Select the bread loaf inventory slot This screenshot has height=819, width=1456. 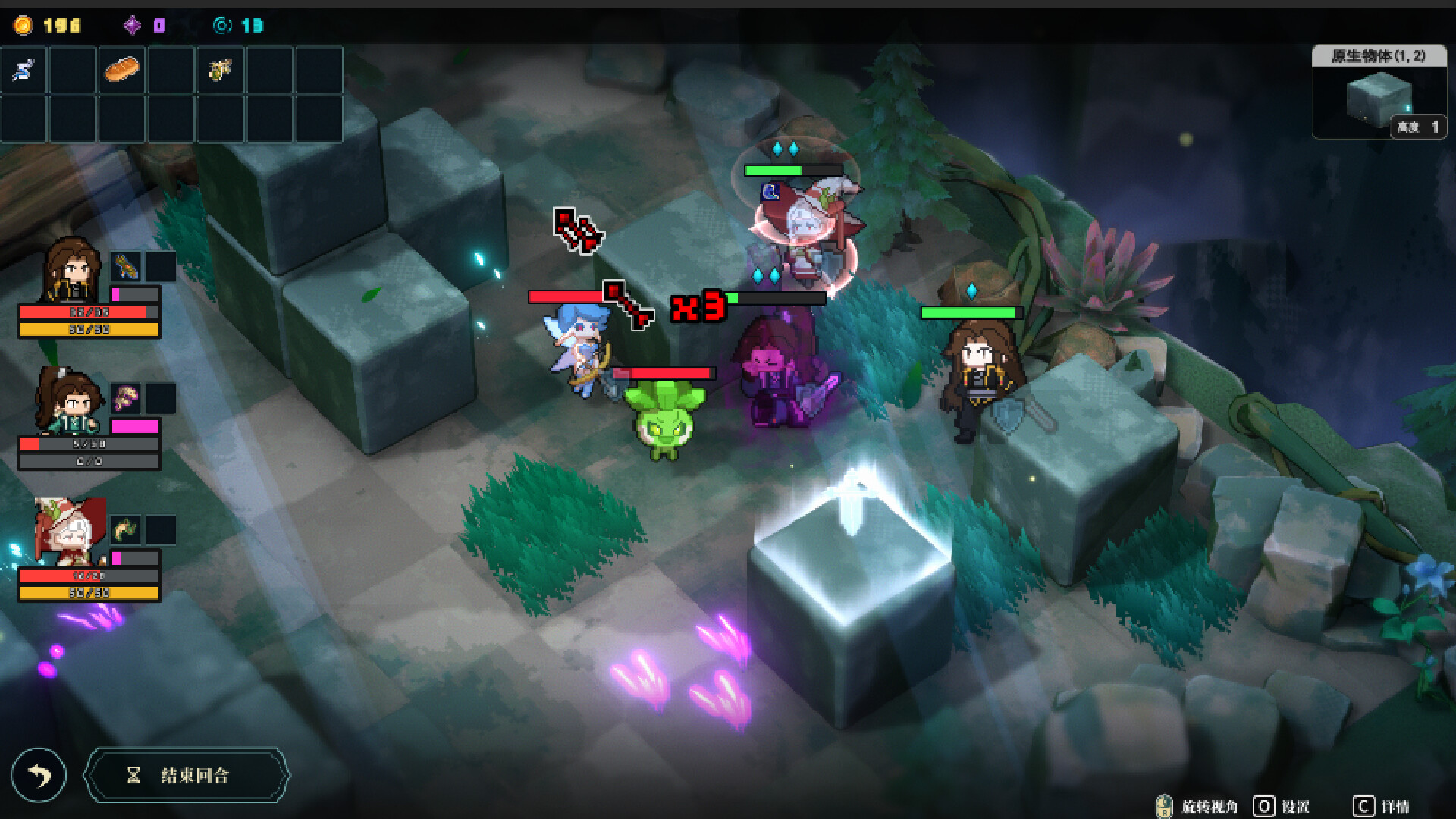(x=121, y=71)
